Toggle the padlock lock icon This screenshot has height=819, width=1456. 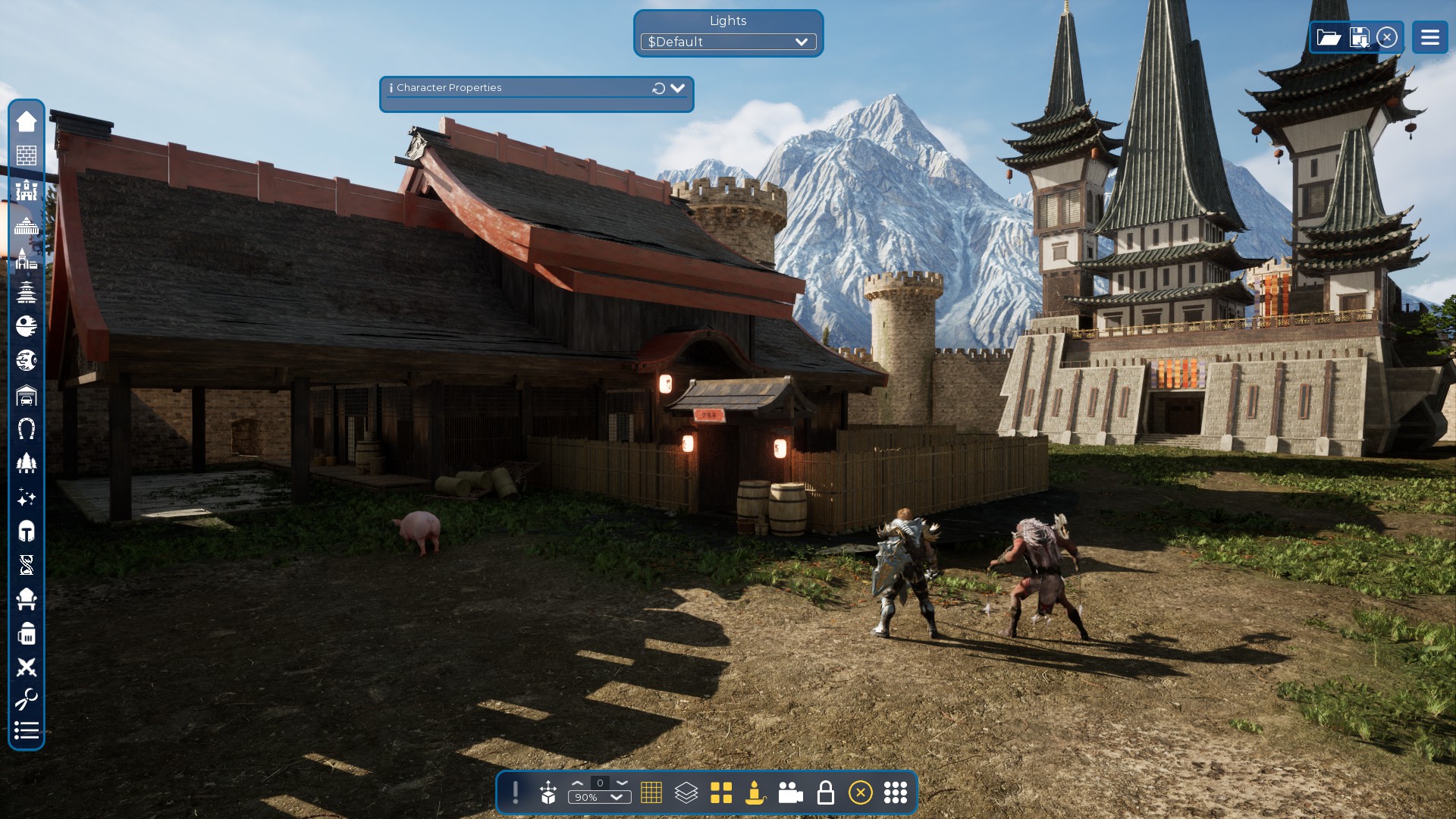click(x=825, y=792)
